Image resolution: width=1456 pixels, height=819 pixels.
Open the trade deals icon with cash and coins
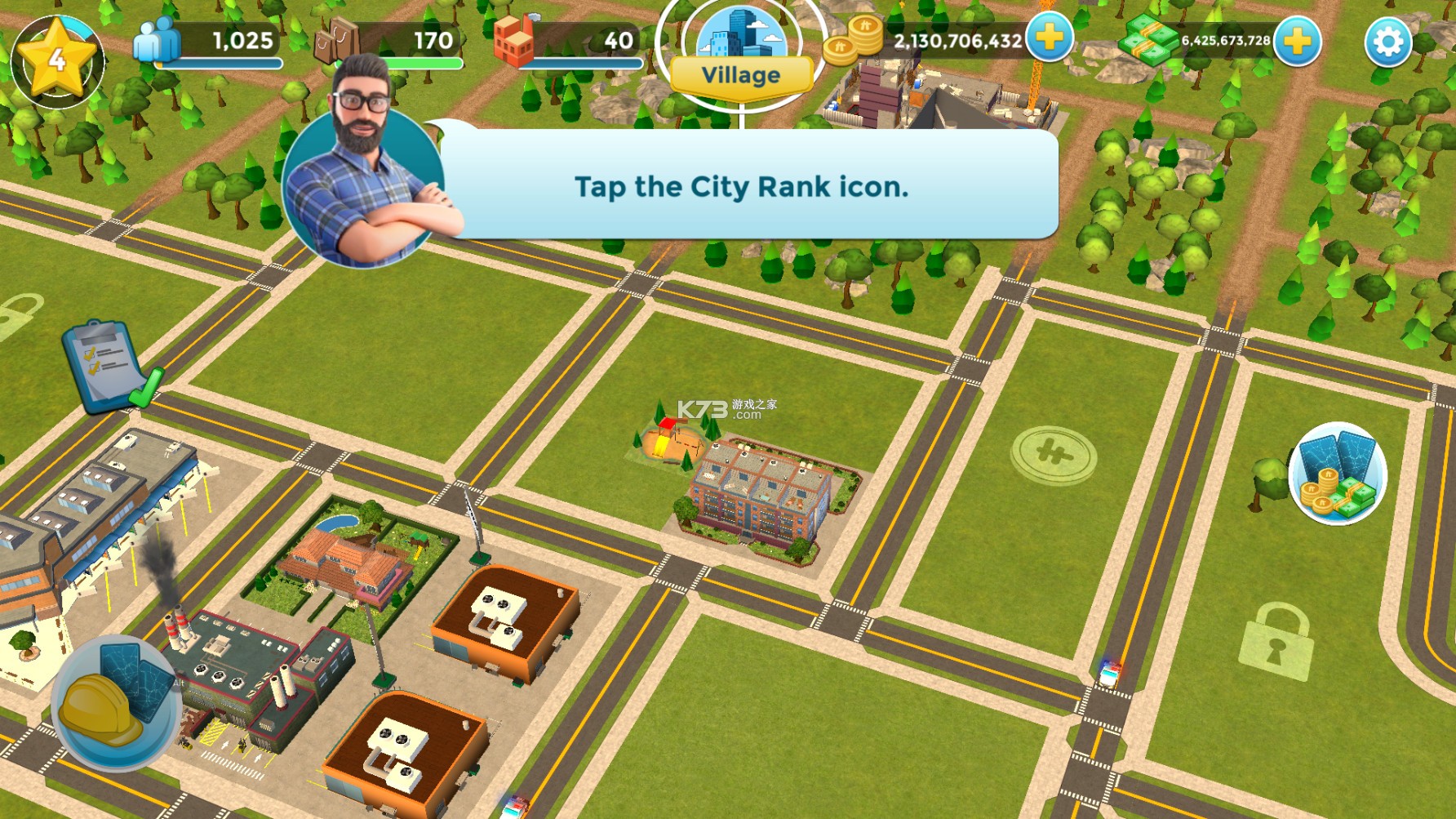point(1337,474)
